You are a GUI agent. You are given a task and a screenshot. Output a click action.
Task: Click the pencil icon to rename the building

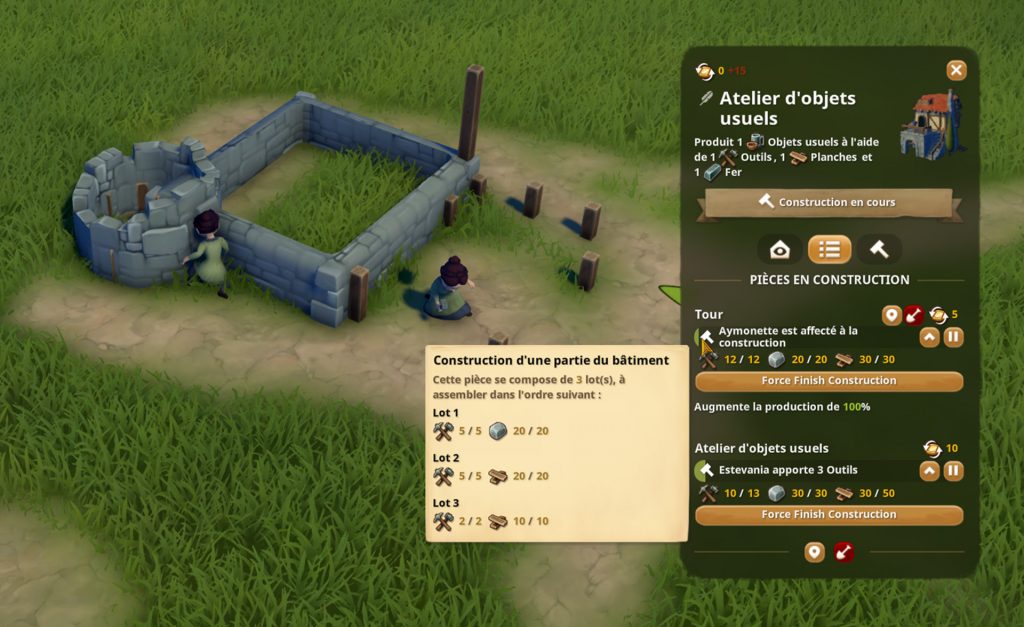click(706, 98)
